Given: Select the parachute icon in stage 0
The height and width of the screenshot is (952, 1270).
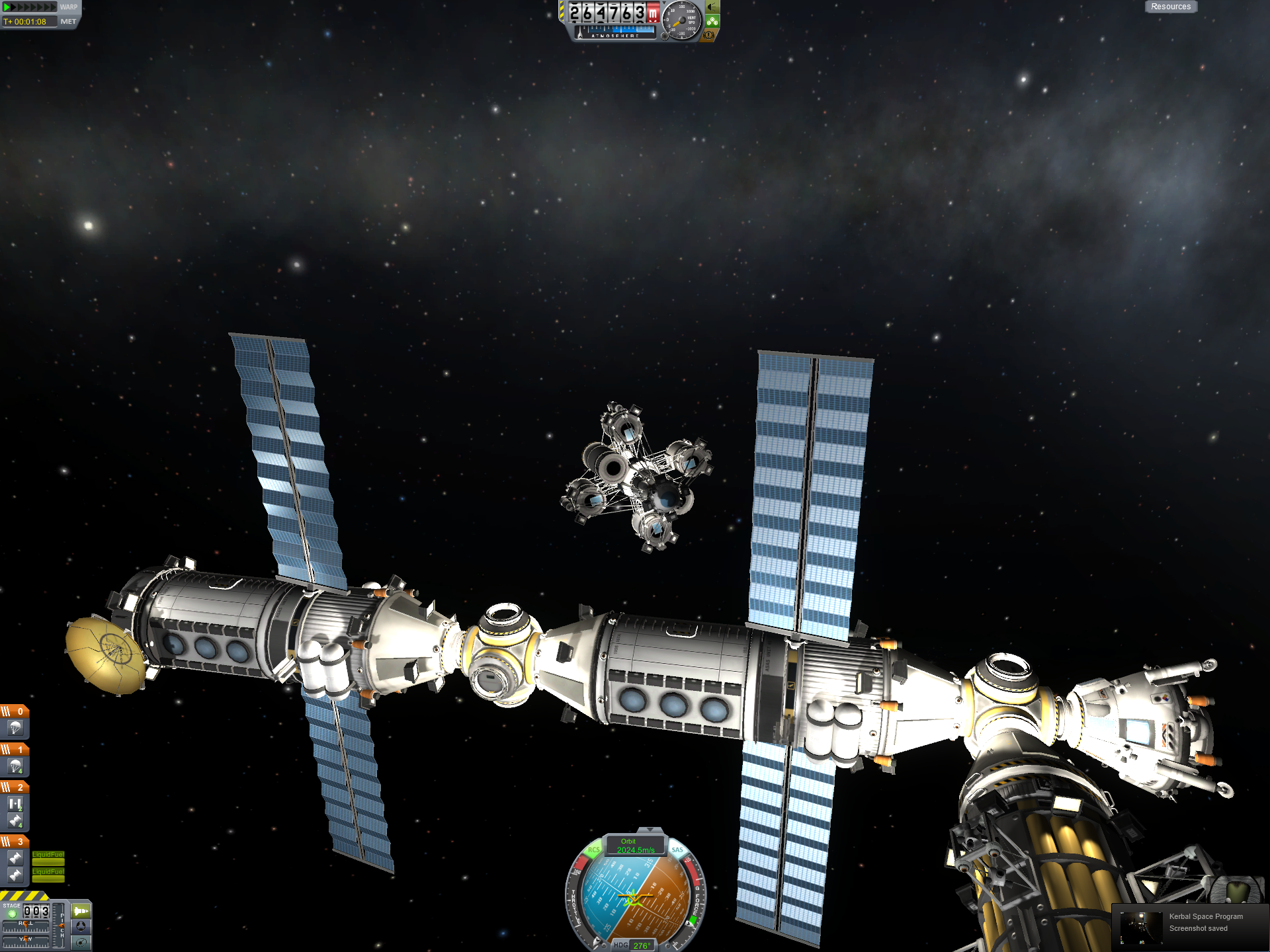Looking at the screenshot, I should pos(15,728).
